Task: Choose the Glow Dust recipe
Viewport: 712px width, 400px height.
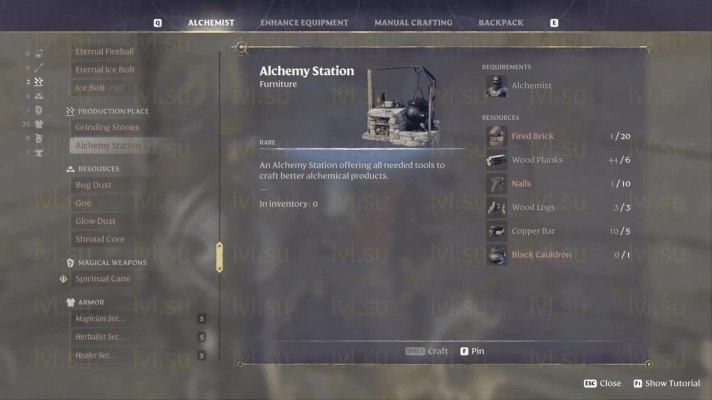Action: (x=95, y=221)
